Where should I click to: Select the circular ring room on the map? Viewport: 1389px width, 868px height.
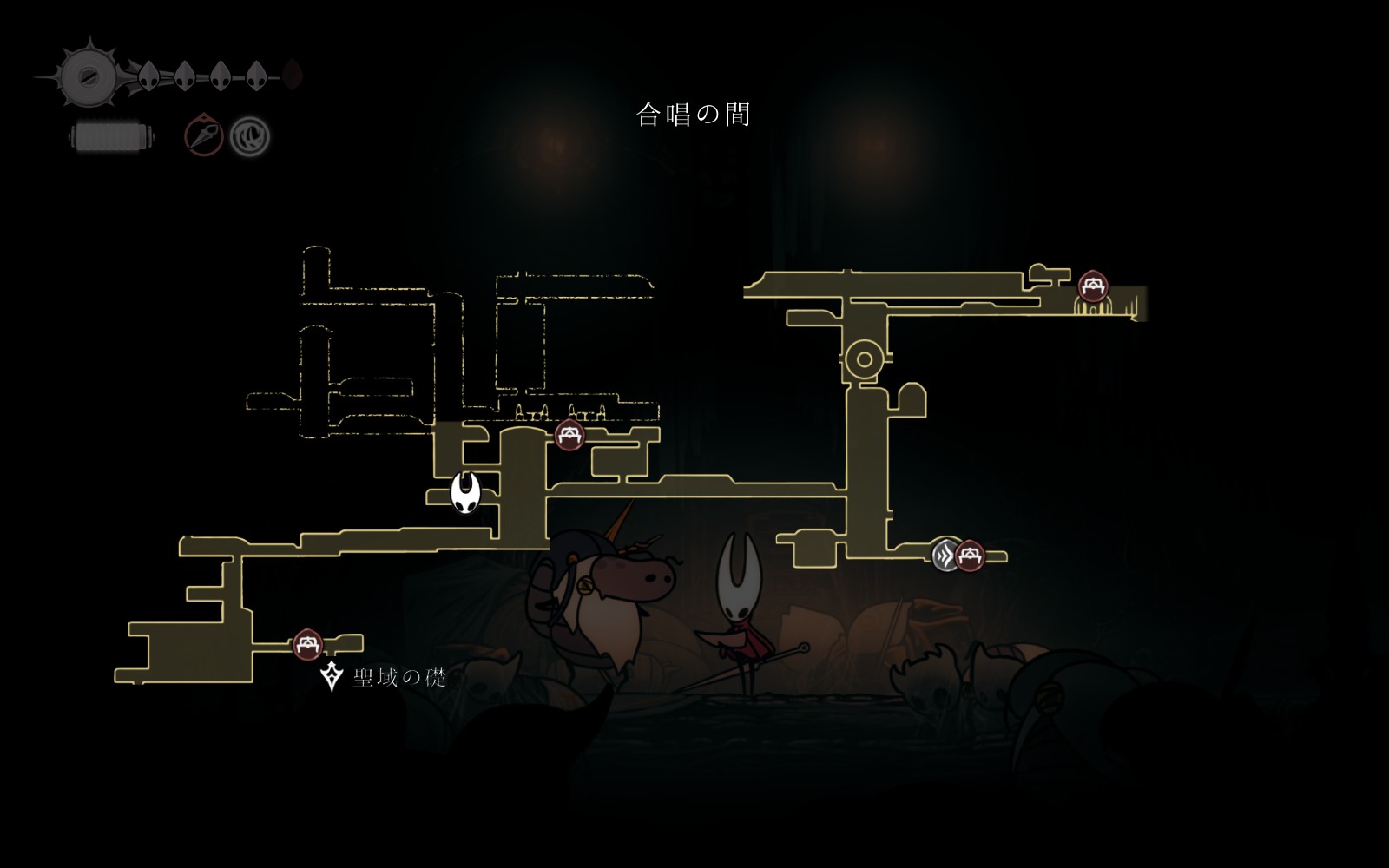[863, 359]
